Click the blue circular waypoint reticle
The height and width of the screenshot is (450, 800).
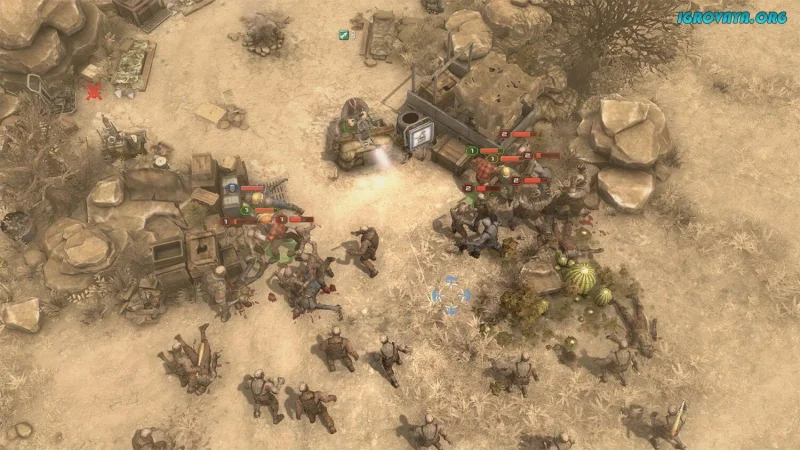point(451,296)
